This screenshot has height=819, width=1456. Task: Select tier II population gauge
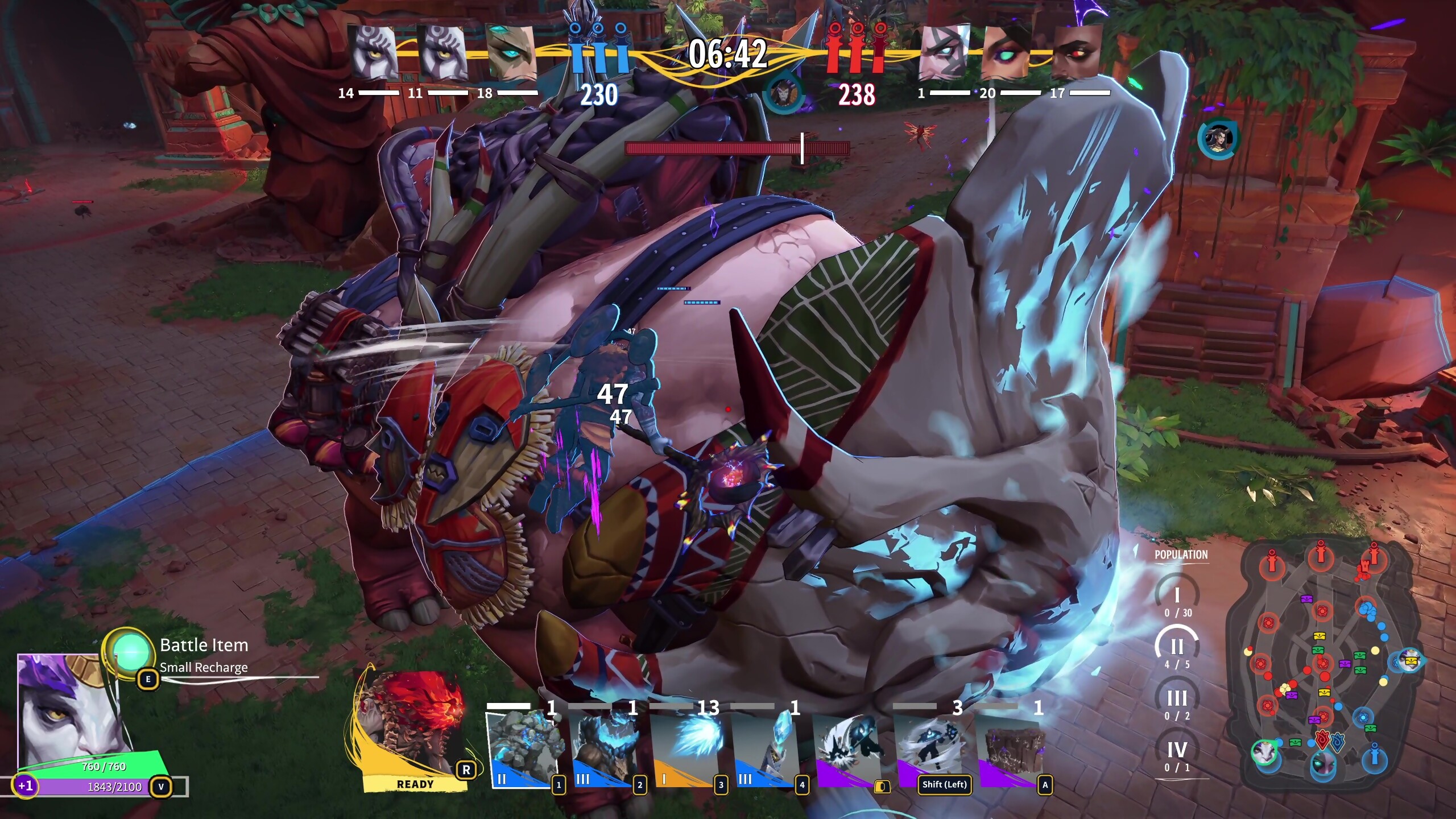(1177, 648)
